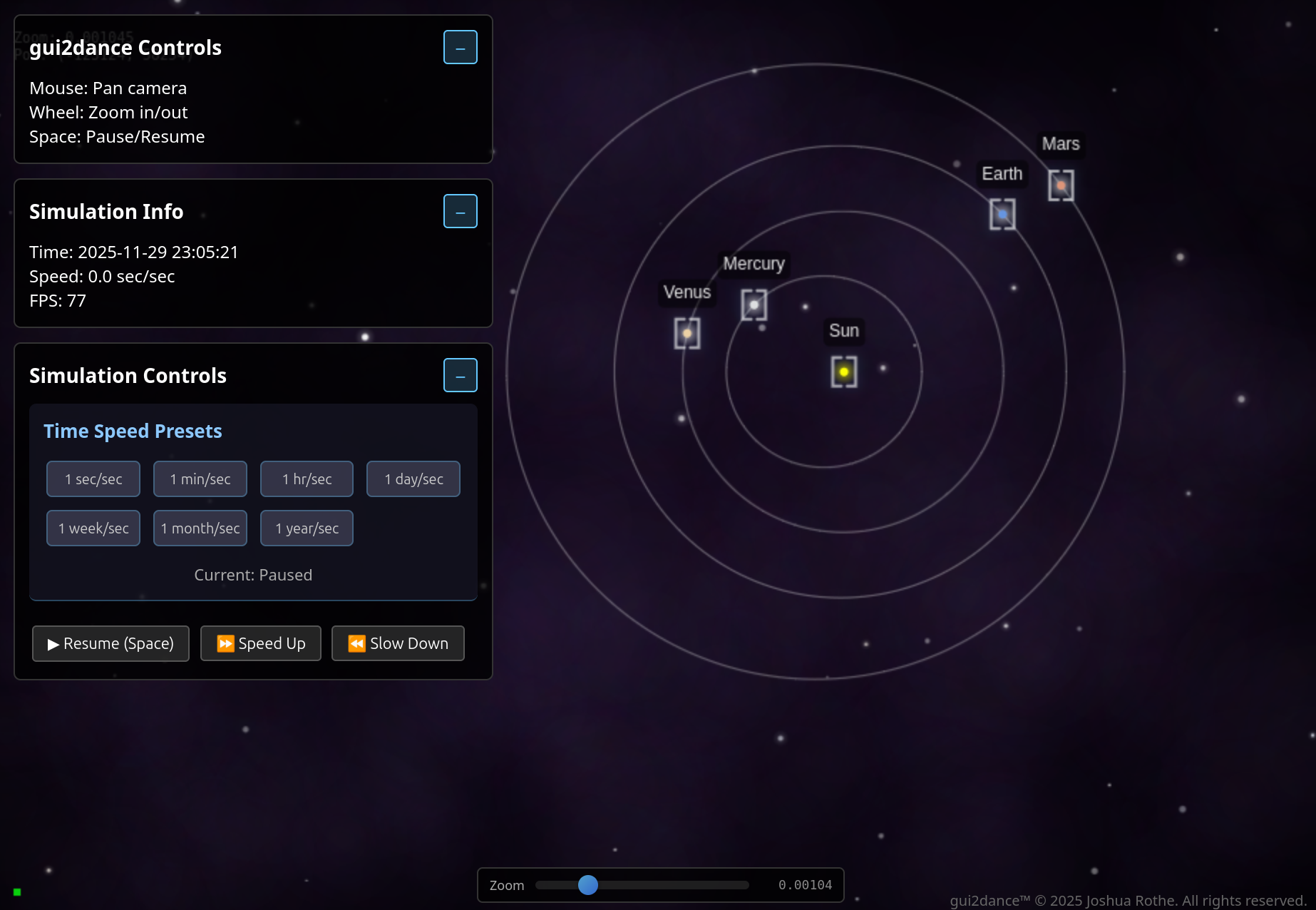This screenshot has width=1316, height=910.
Task: Pick the 1 month/sec preset
Action: [200, 528]
